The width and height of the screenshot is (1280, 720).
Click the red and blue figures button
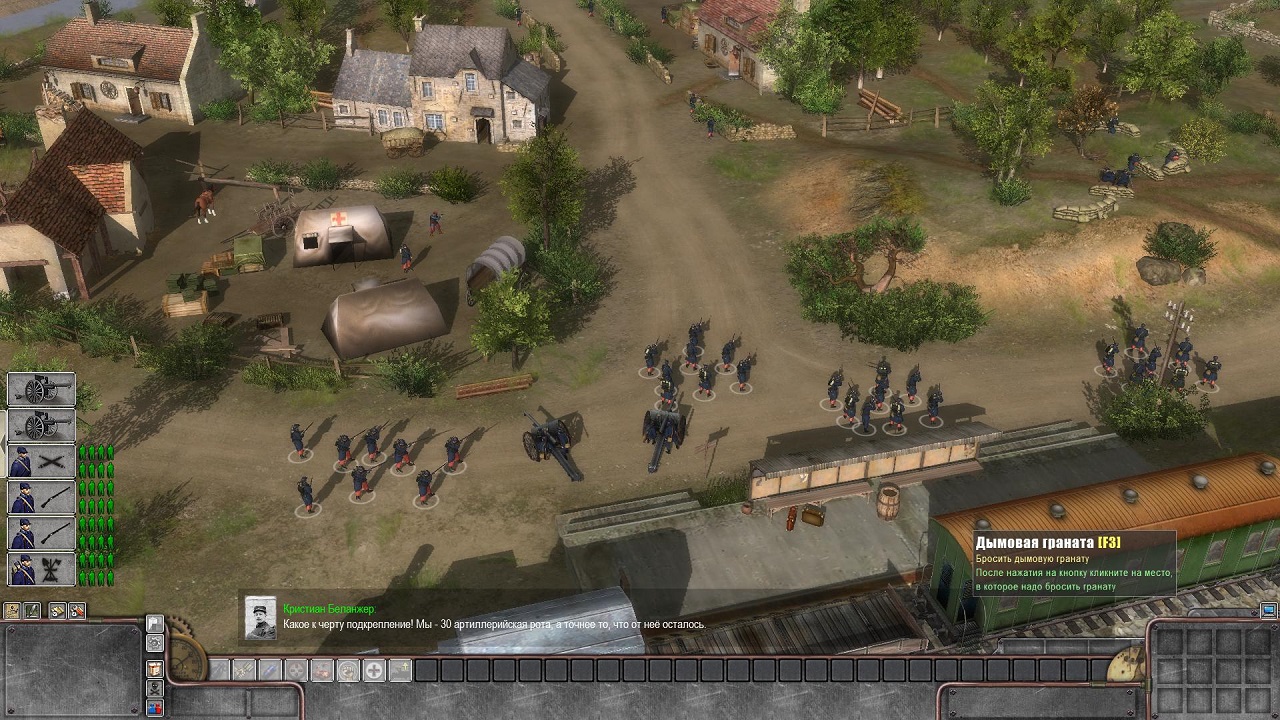point(155,708)
